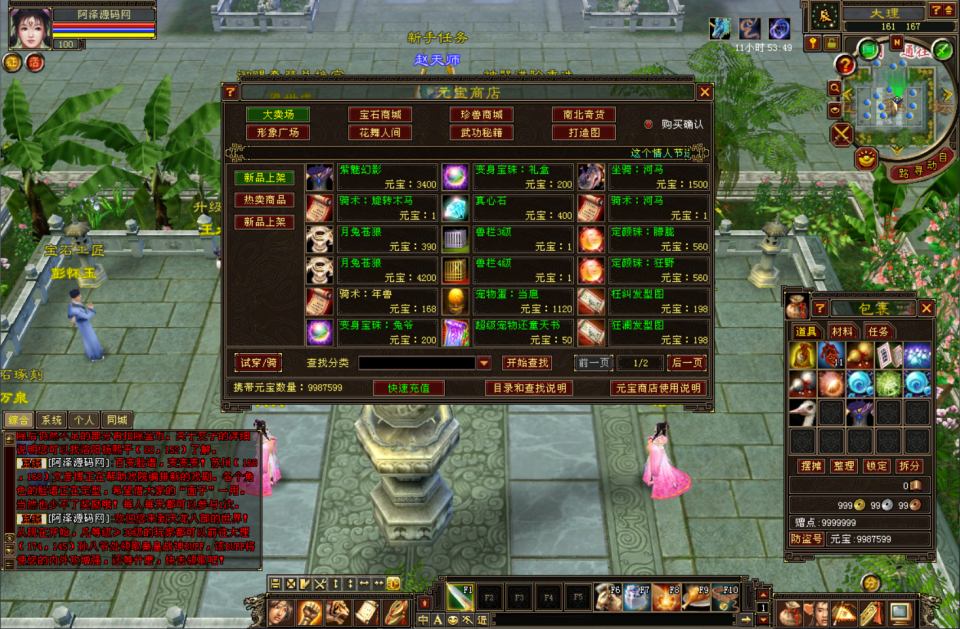The height and width of the screenshot is (629, 960).
Task: Go to next page with 后一页
Action: (x=686, y=363)
